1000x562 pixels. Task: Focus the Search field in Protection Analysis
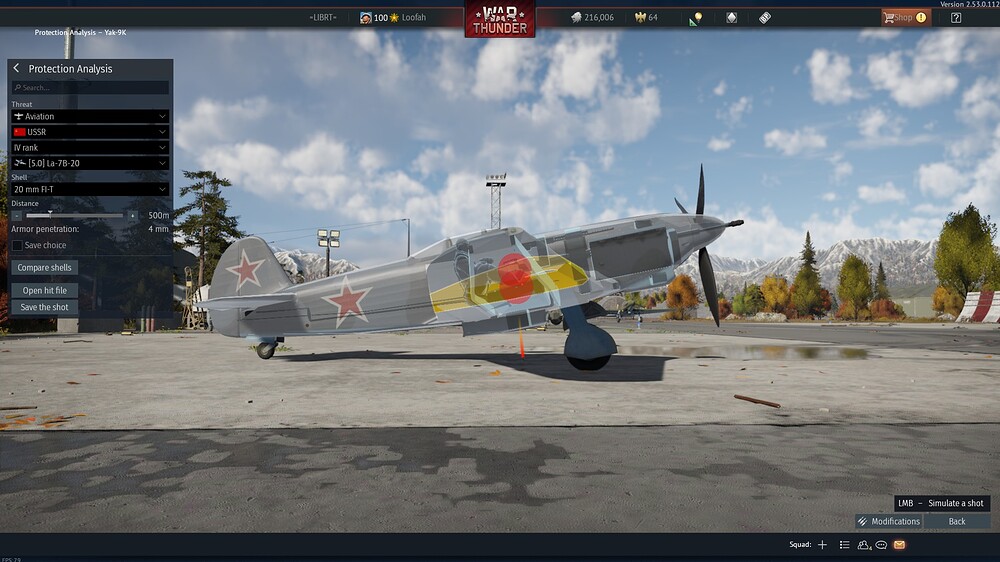click(x=90, y=88)
